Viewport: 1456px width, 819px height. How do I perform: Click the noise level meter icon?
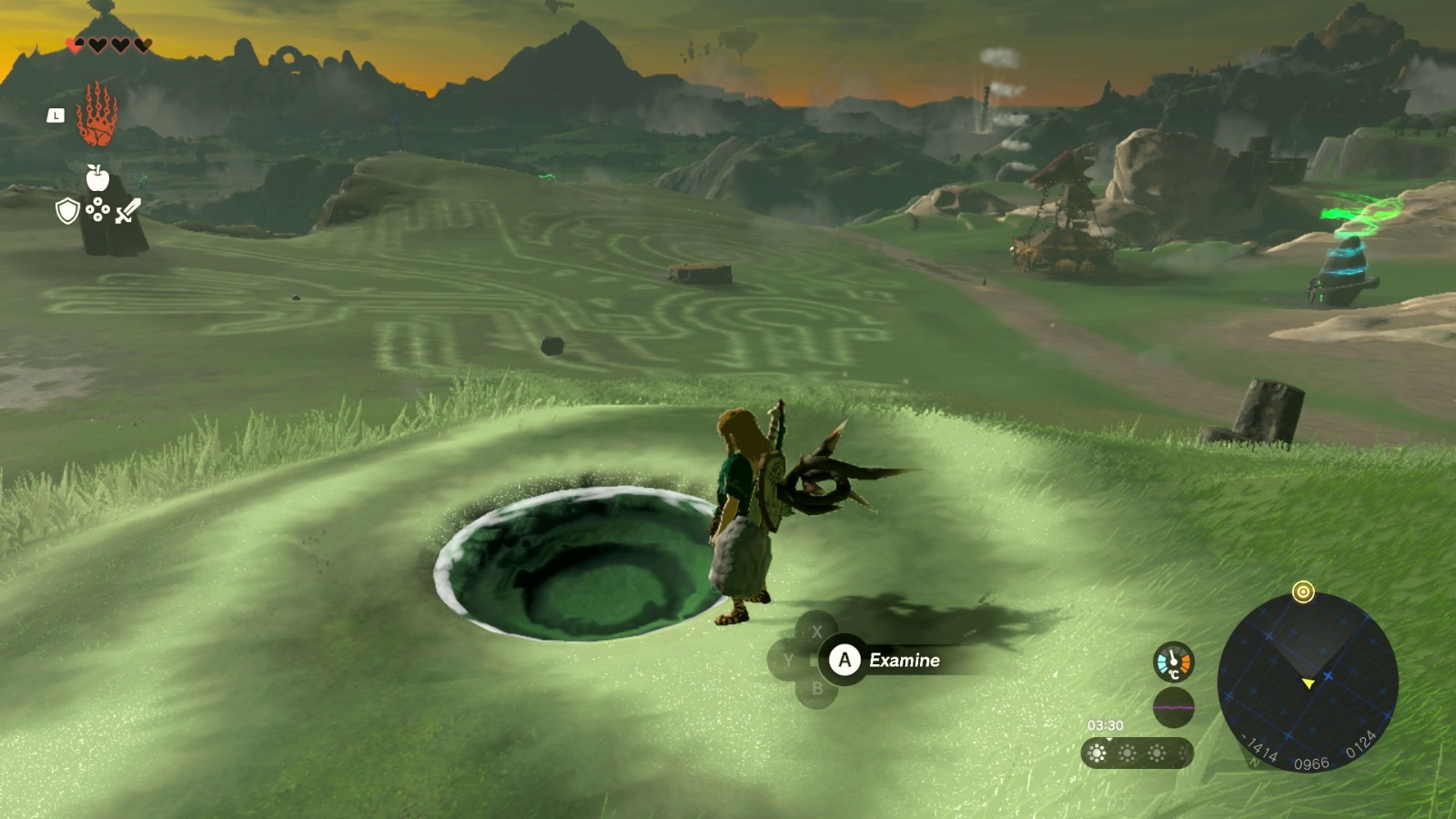(x=1174, y=707)
